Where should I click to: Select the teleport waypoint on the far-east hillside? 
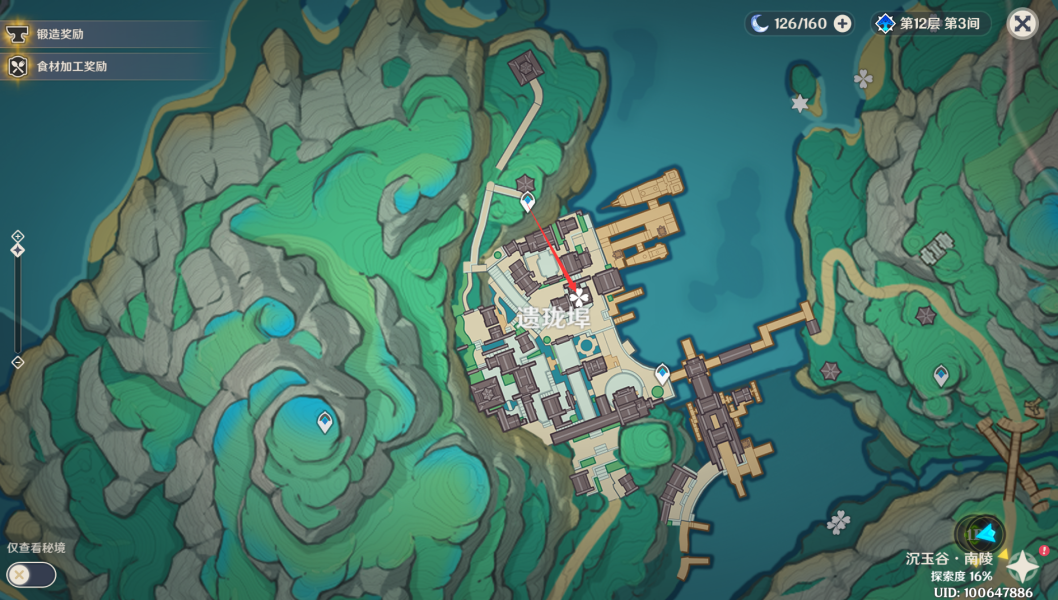click(941, 375)
